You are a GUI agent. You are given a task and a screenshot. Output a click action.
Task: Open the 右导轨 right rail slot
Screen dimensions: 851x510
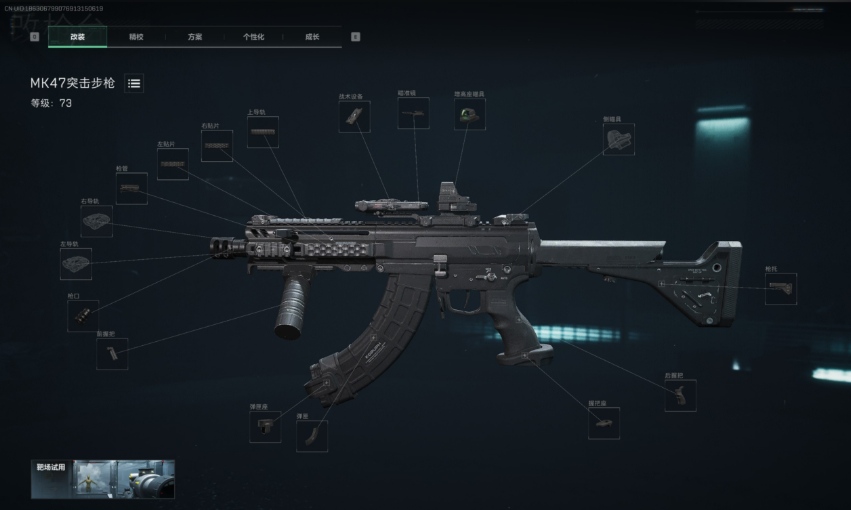96,221
